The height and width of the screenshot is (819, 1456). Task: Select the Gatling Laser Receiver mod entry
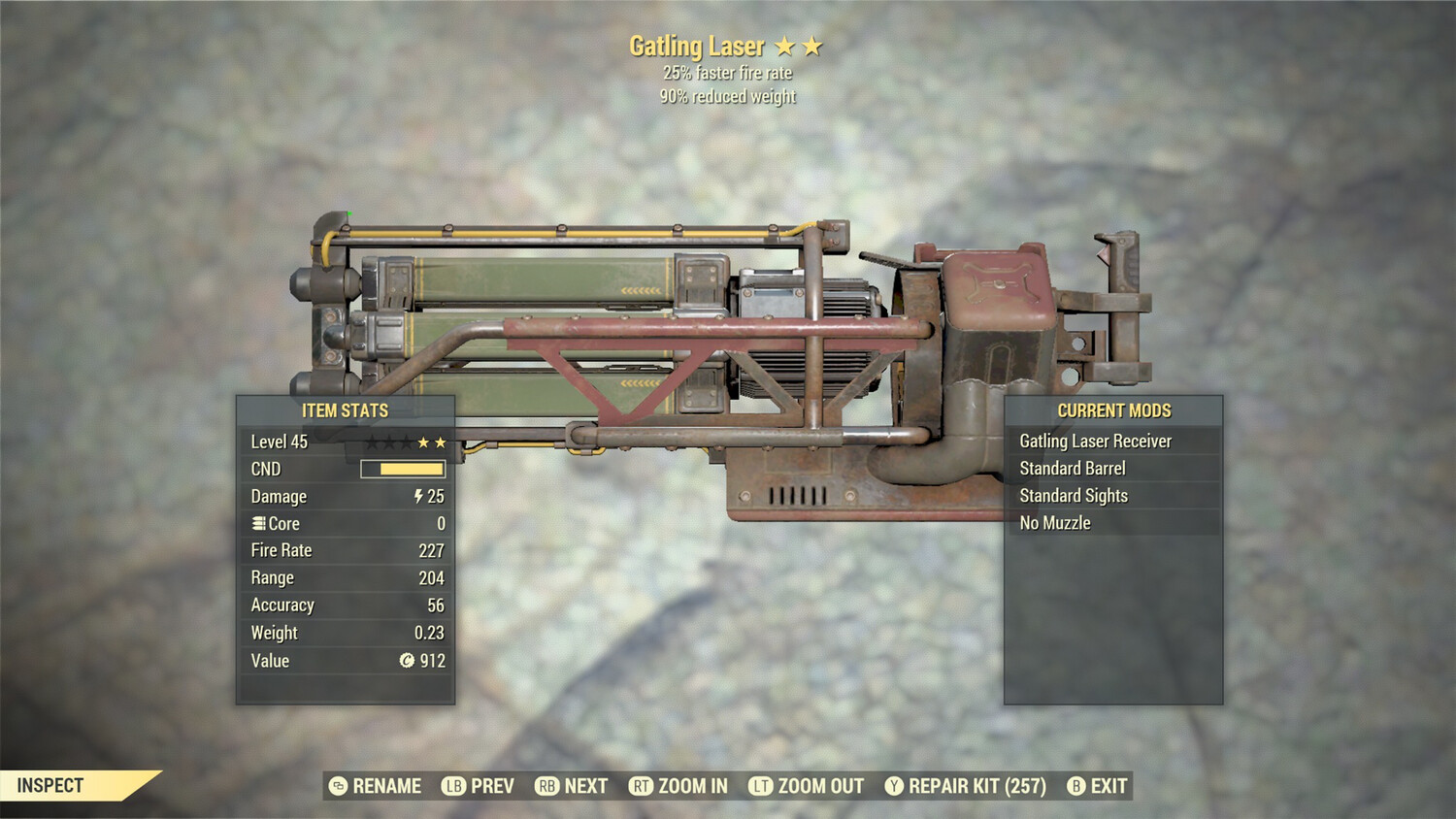[x=1095, y=441]
